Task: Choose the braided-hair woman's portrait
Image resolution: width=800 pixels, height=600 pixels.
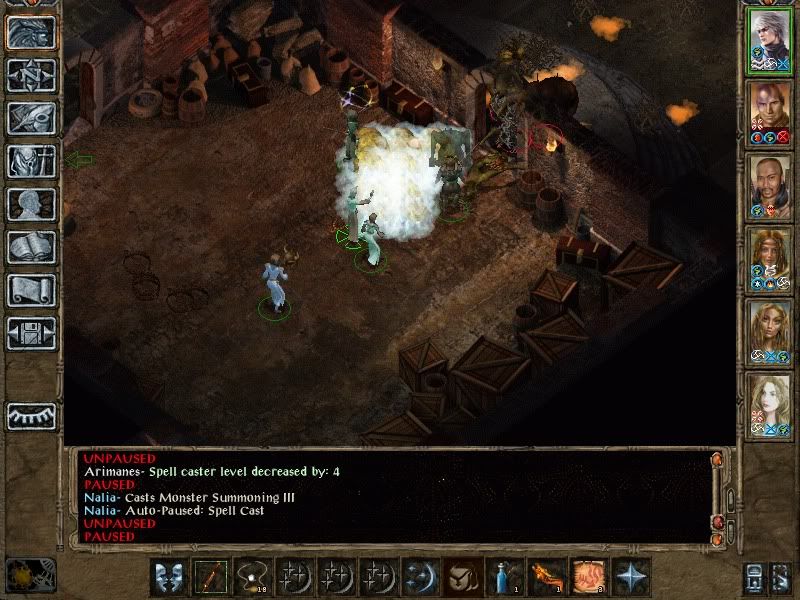Action: tap(769, 257)
